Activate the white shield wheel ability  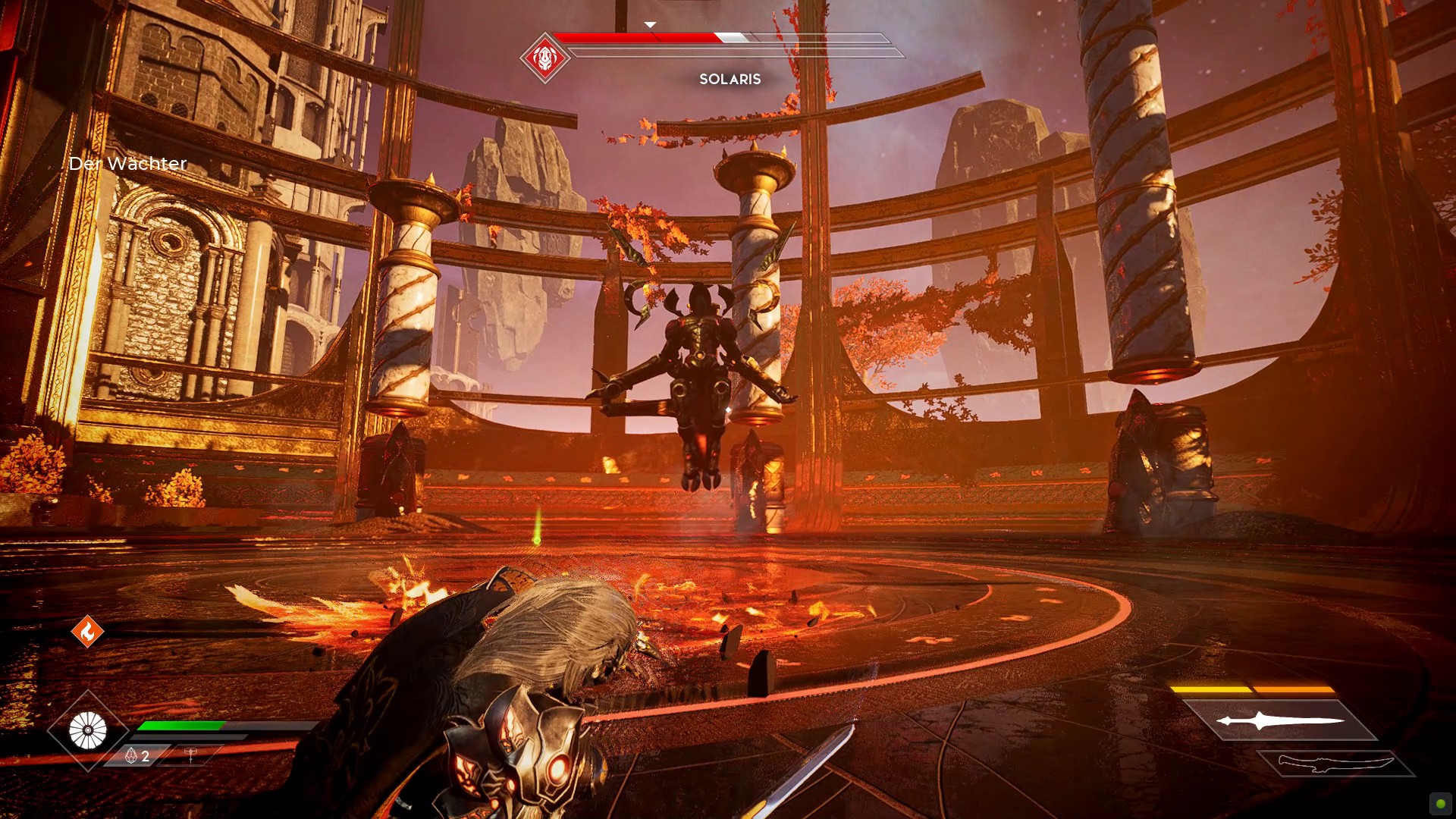88,731
